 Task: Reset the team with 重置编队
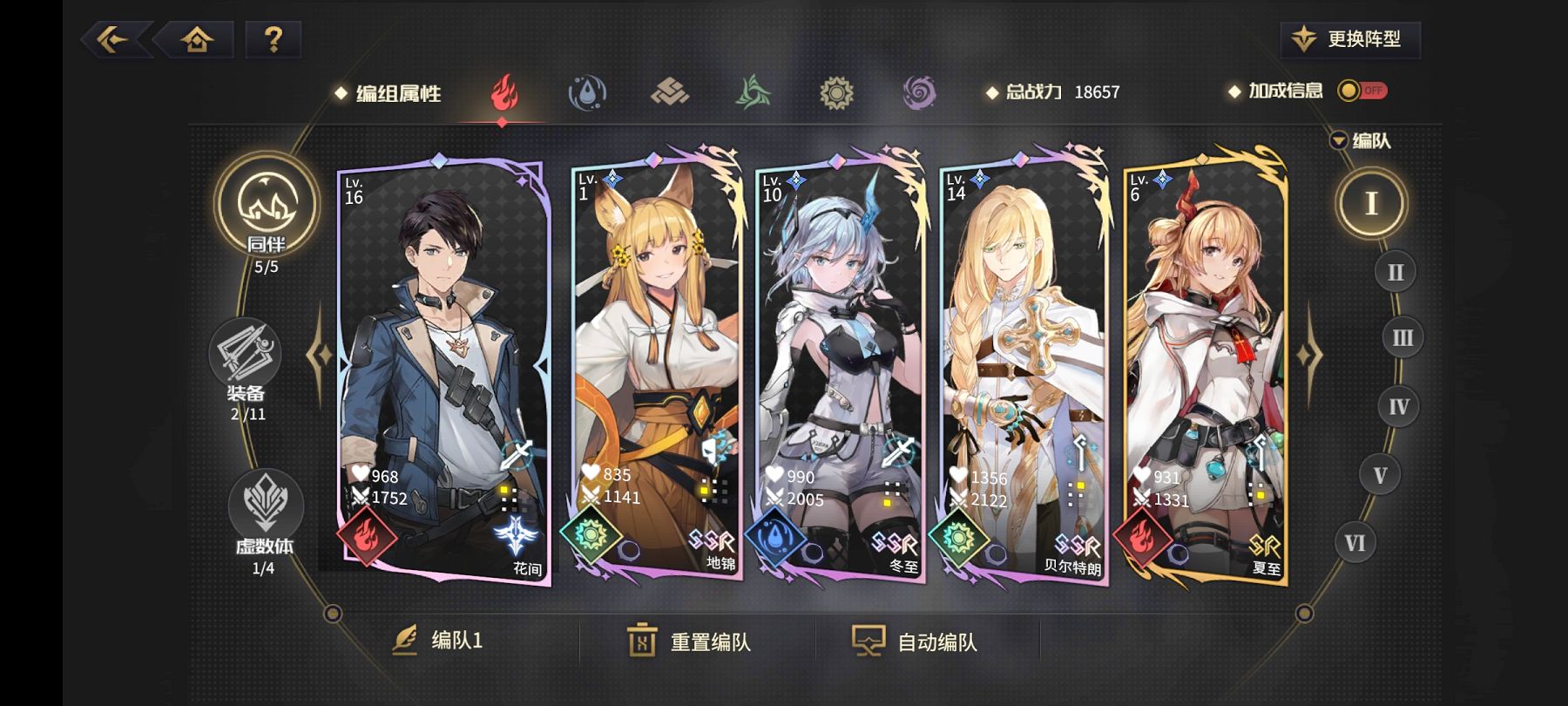click(x=689, y=642)
